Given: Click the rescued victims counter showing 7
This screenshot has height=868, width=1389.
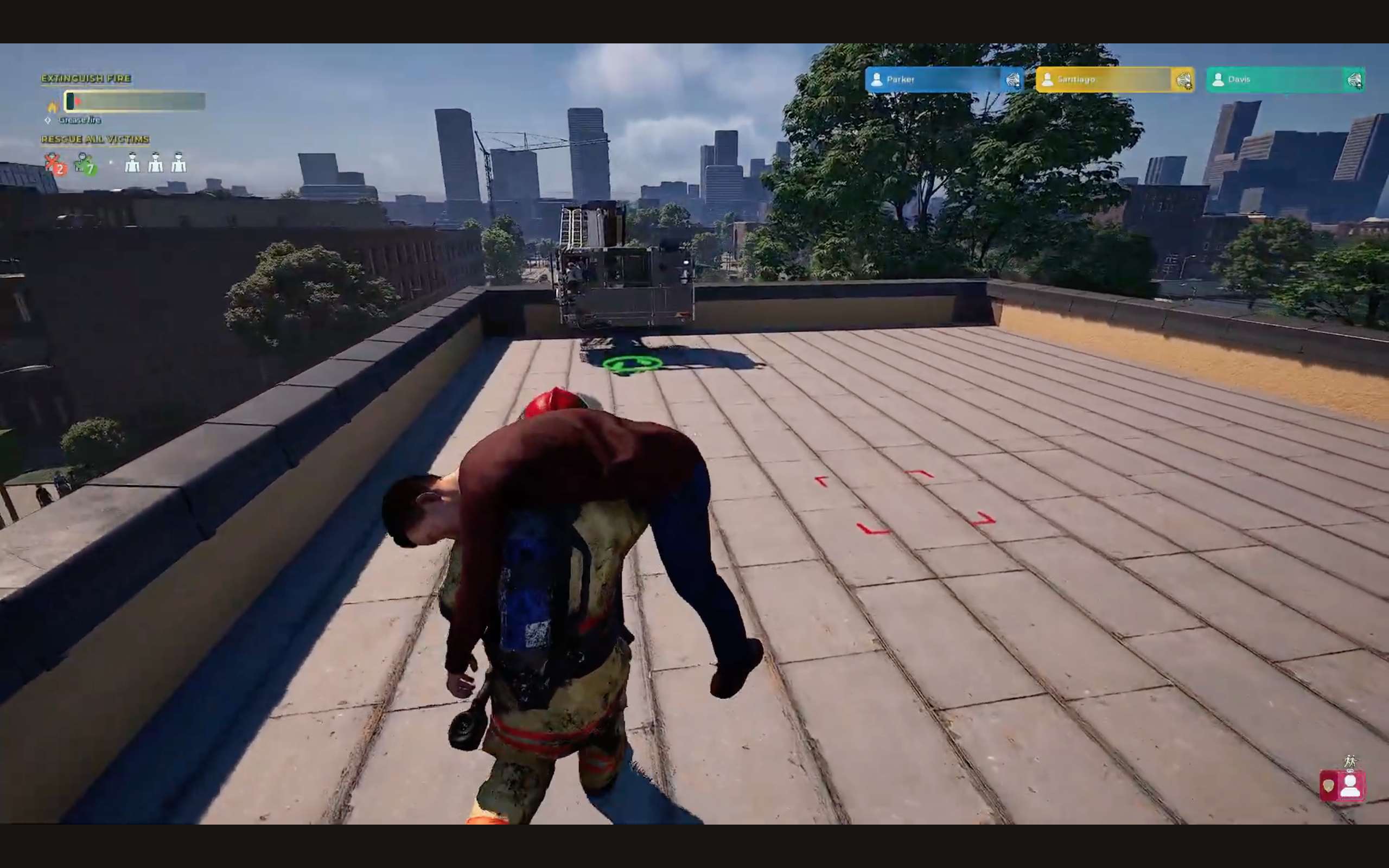Looking at the screenshot, I should pos(86,164).
